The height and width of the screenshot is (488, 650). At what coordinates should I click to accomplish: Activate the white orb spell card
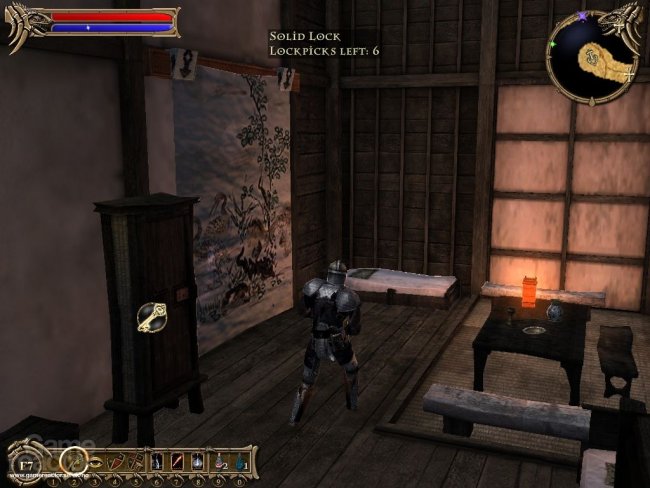coord(197,461)
